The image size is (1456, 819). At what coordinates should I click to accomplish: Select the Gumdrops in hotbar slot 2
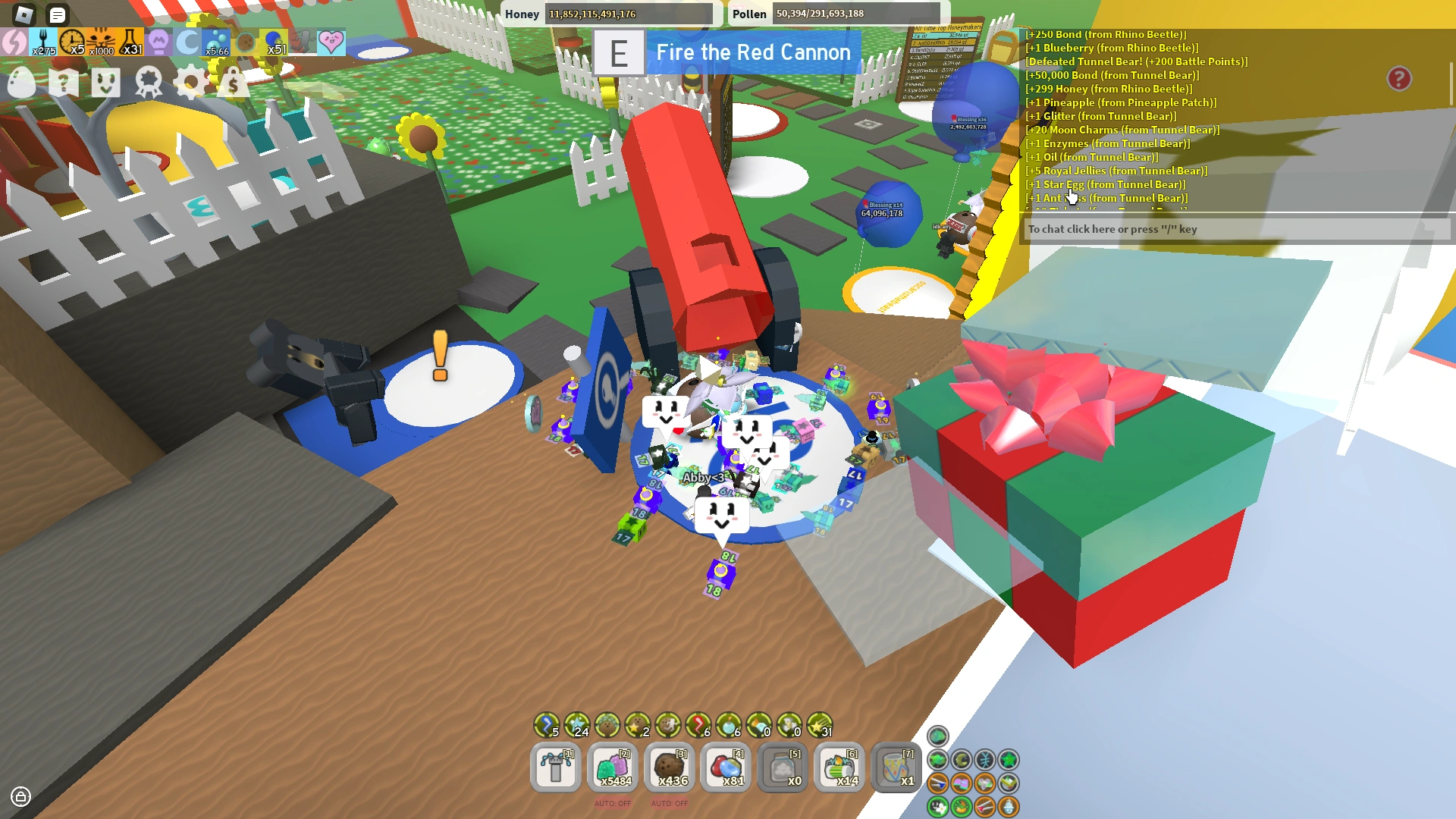[x=613, y=767]
